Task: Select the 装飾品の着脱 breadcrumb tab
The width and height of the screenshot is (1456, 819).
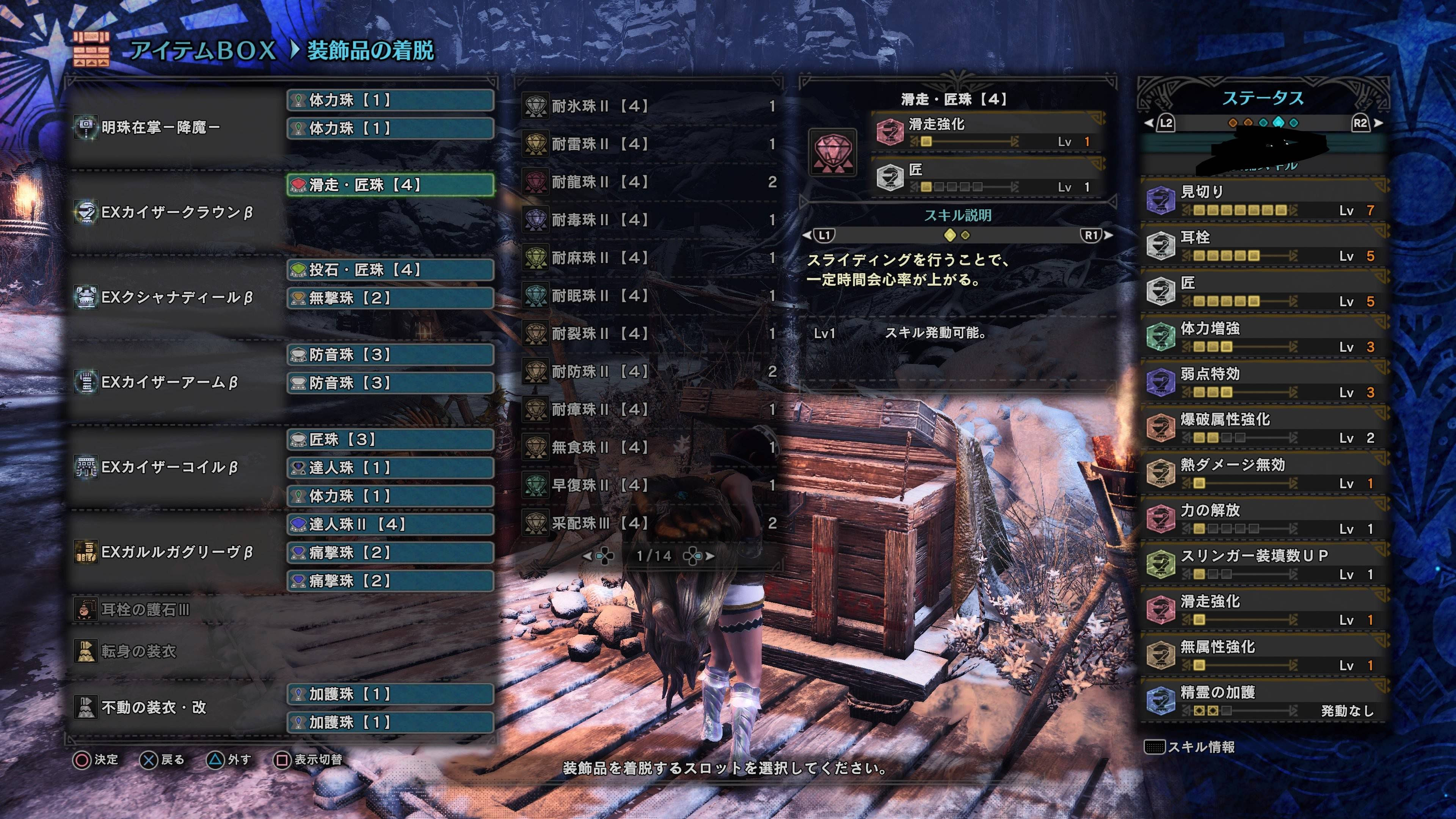Action: tap(370, 51)
